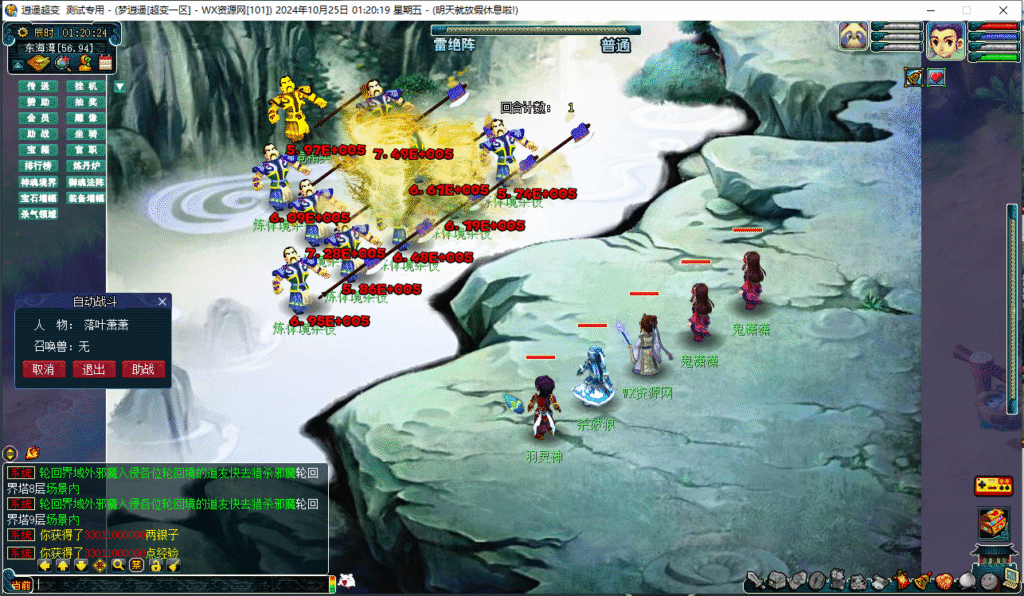Screen dimensions: 1024x596
Task: Click the 取消 button in auto-battle panel
Action: coord(43,369)
